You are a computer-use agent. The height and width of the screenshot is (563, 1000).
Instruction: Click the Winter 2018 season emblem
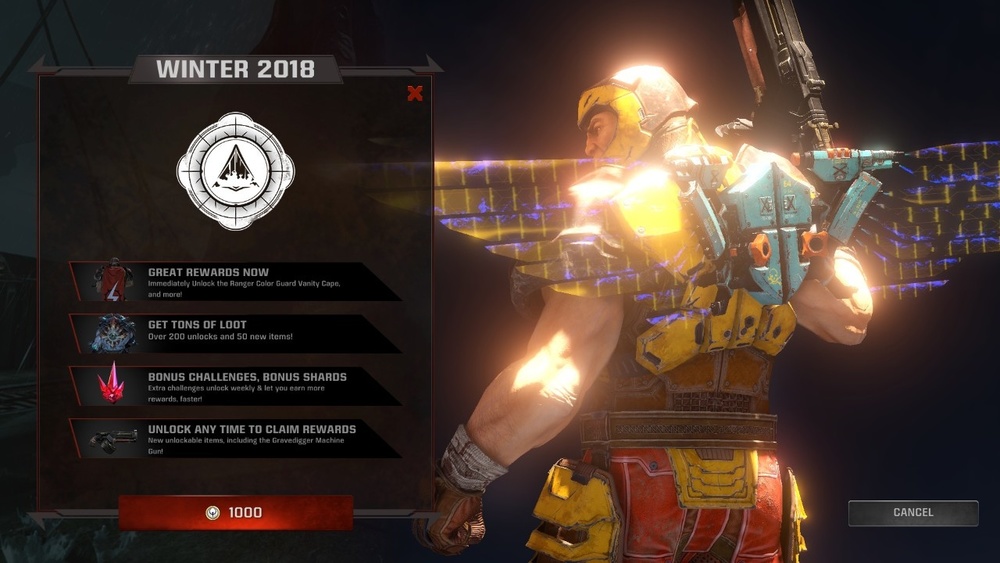pos(236,171)
